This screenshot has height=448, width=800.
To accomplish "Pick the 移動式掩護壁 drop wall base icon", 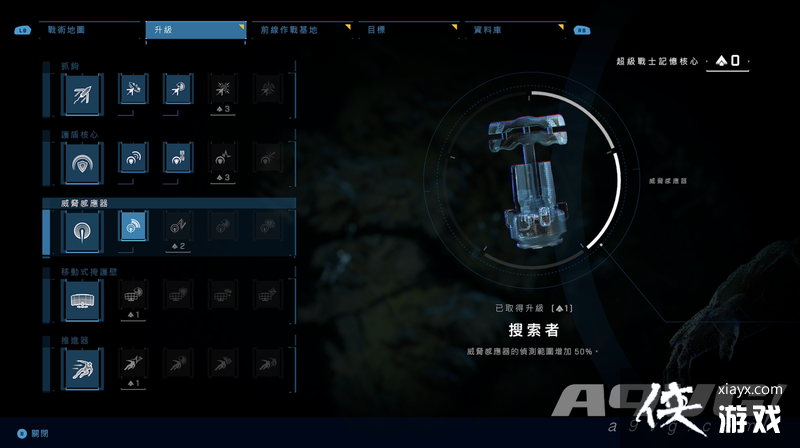I will pos(81,296).
